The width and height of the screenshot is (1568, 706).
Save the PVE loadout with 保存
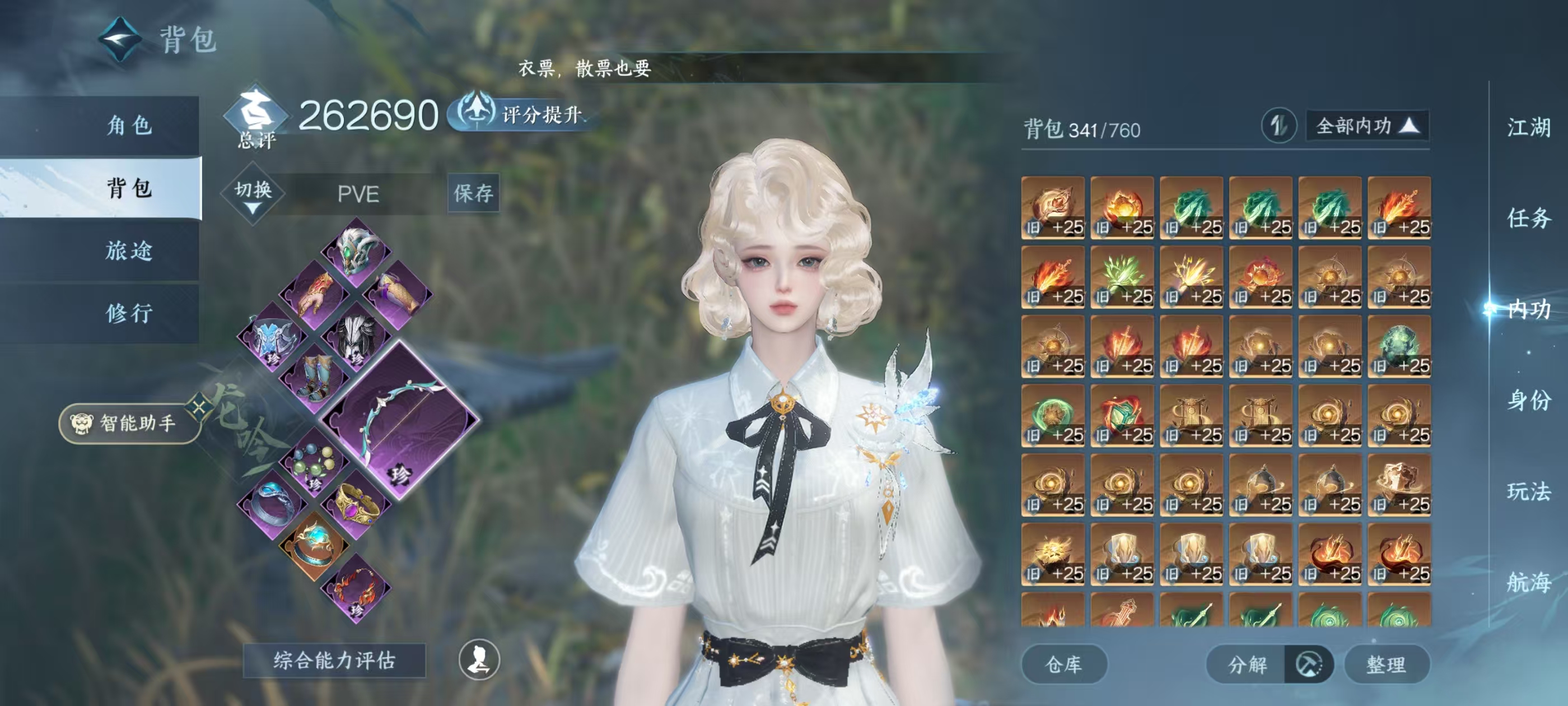[x=473, y=193]
